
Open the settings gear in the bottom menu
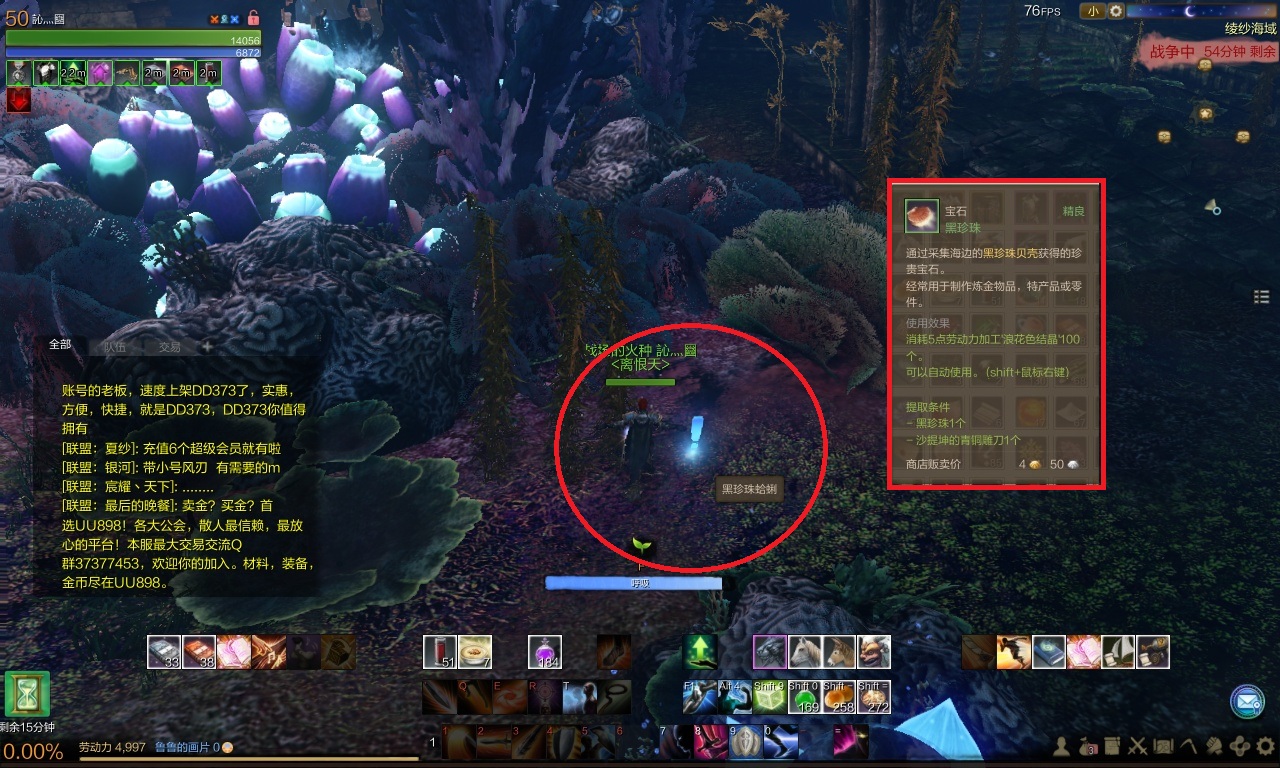1265,746
